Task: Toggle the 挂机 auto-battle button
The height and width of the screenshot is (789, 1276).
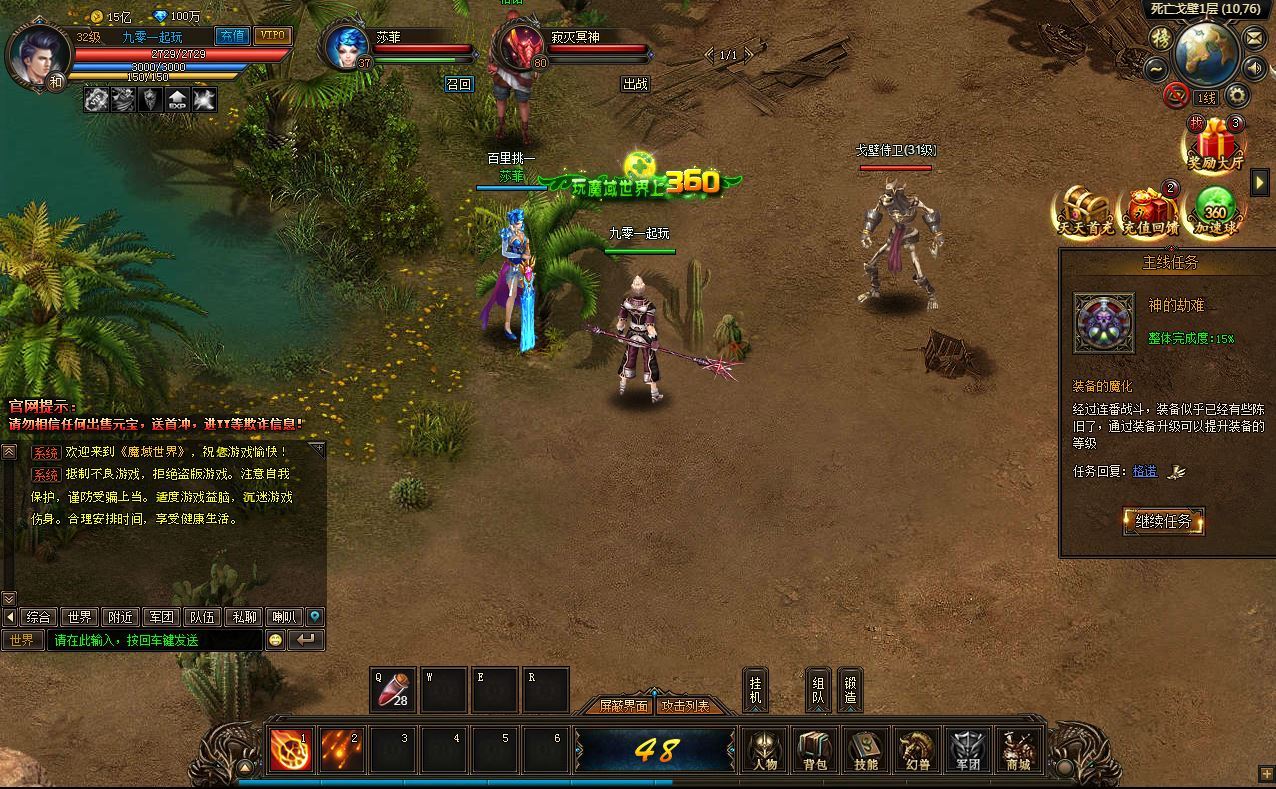Action: [x=756, y=689]
